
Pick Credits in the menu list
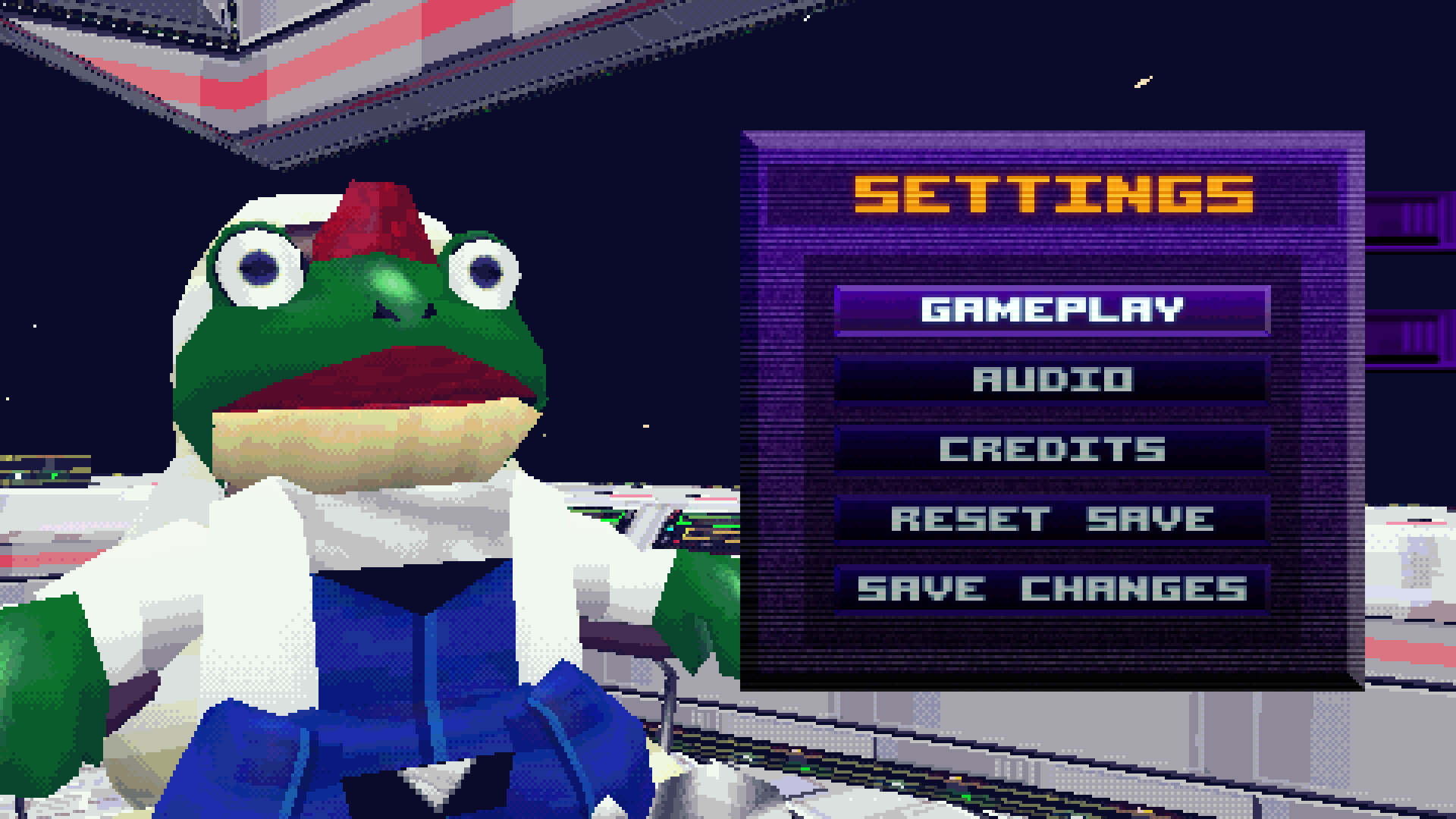click(1053, 447)
